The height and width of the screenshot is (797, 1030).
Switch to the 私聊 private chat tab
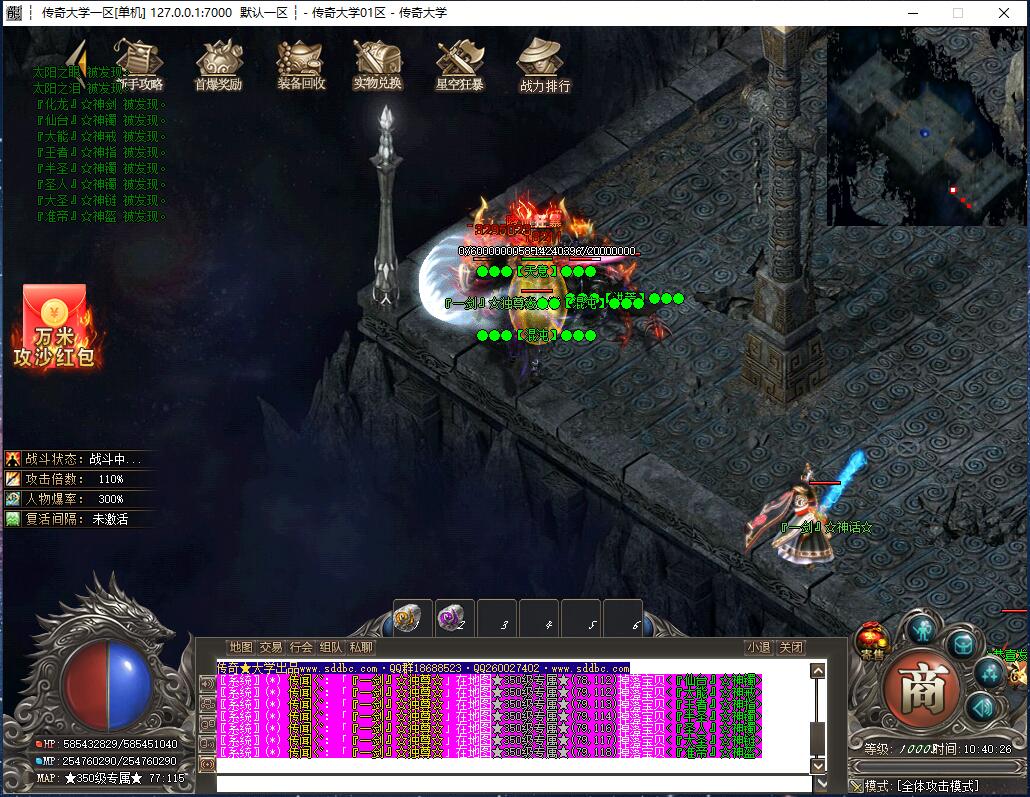point(361,647)
